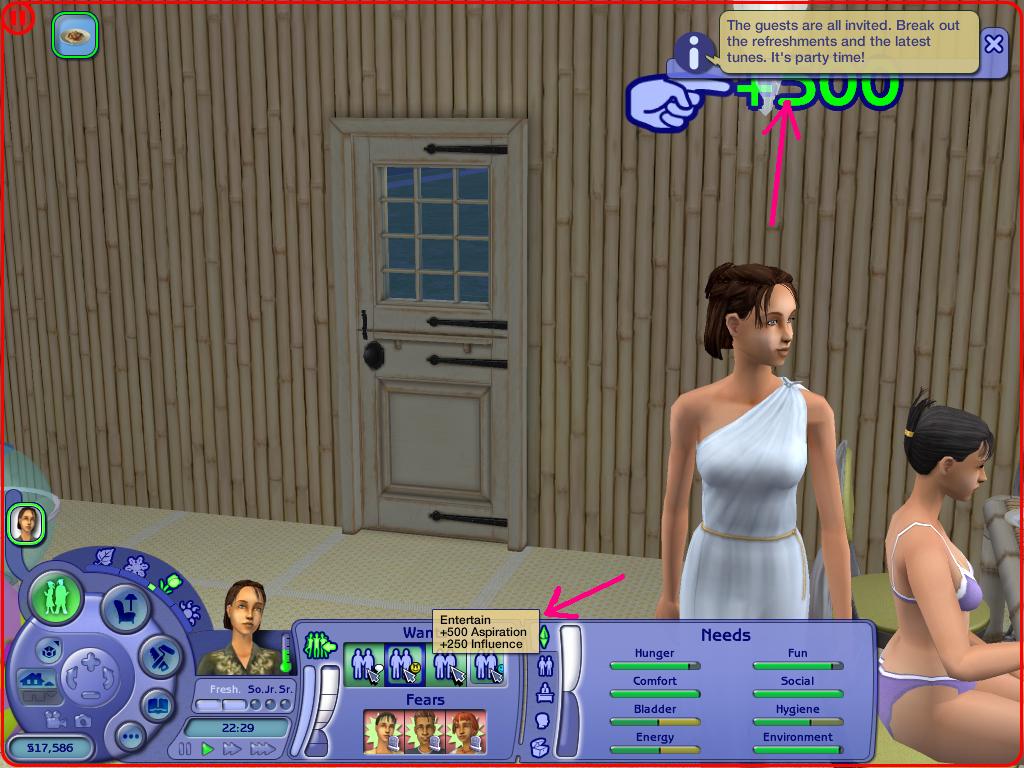
Task: Open the Relationships panel tab
Action: pos(545,665)
